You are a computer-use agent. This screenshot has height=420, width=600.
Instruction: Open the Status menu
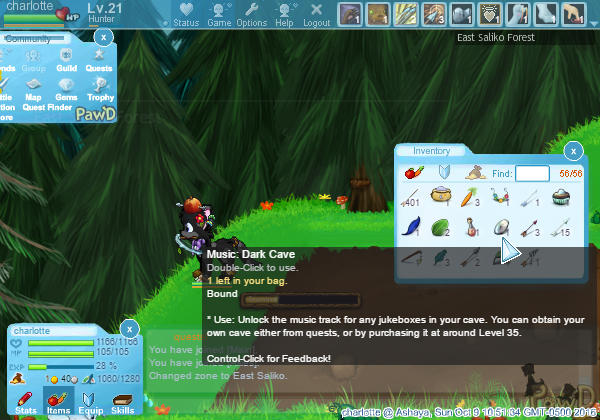tap(186, 14)
